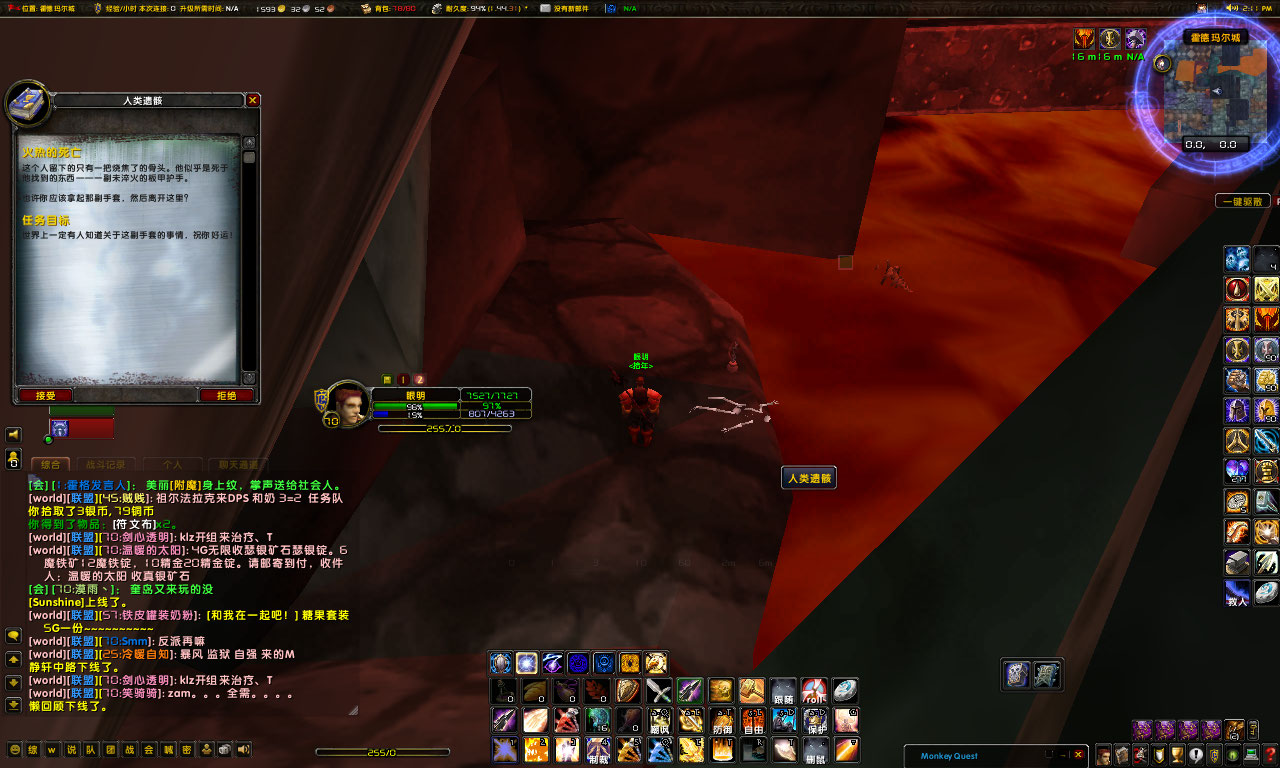The height and width of the screenshot is (768, 1280).
Task: Mute sound with the speaker icon in the chat bar
Action: 243,749
